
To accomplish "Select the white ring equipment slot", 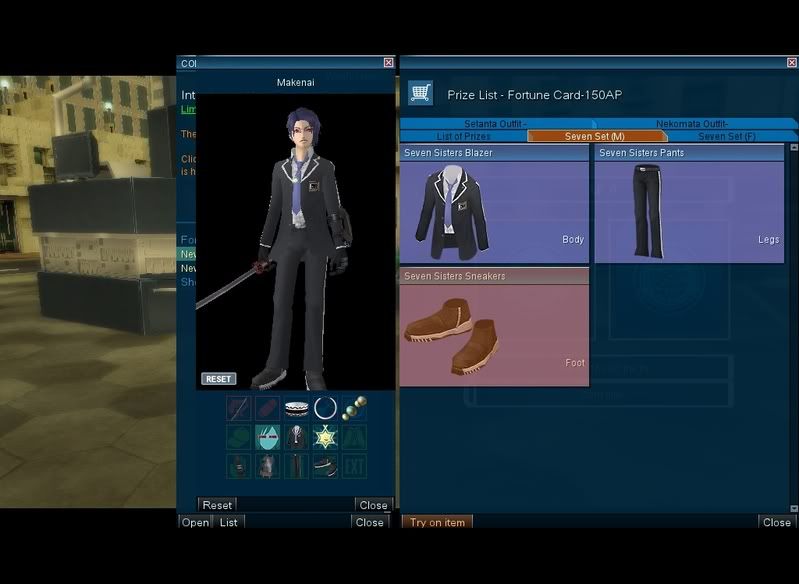I will pyautogui.click(x=325, y=408).
